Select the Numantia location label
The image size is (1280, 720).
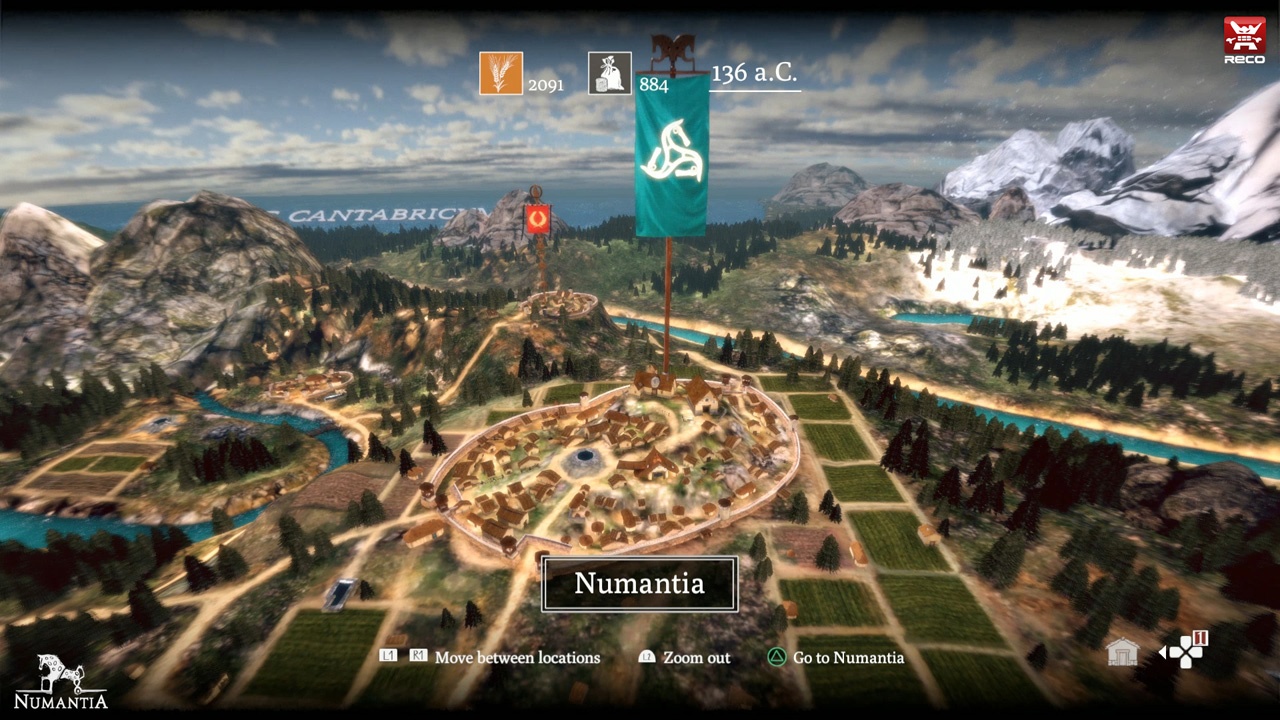point(639,584)
